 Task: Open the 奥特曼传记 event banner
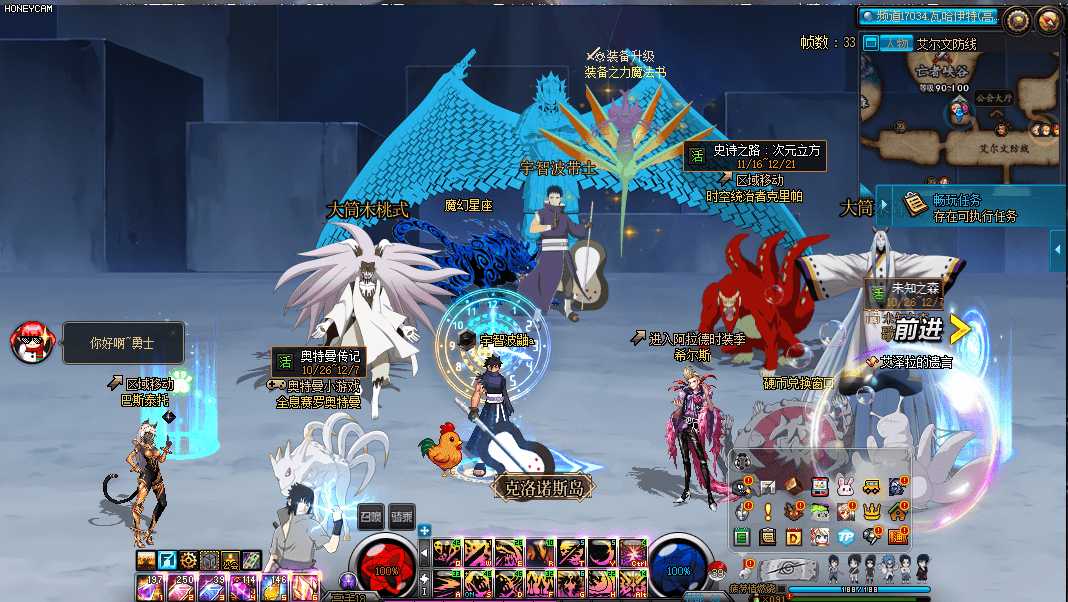tap(318, 360)
